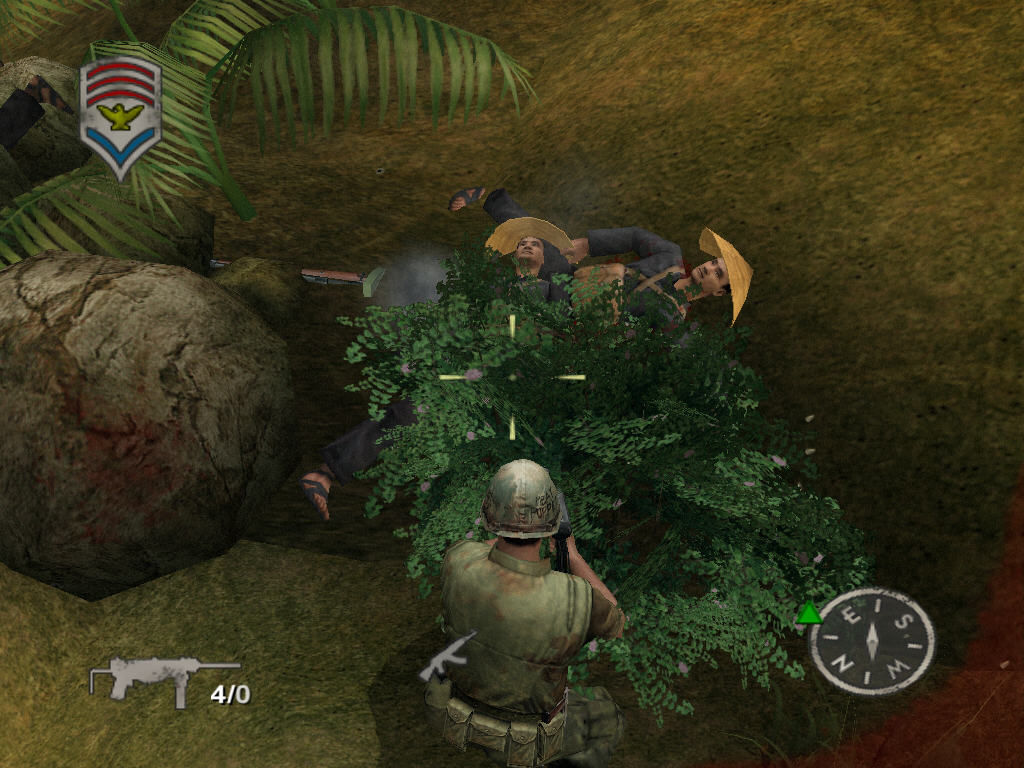Viewport: 1024px width, 768px height.
Task: Click the green objective arrow by the compass
Action: (809, 614)
